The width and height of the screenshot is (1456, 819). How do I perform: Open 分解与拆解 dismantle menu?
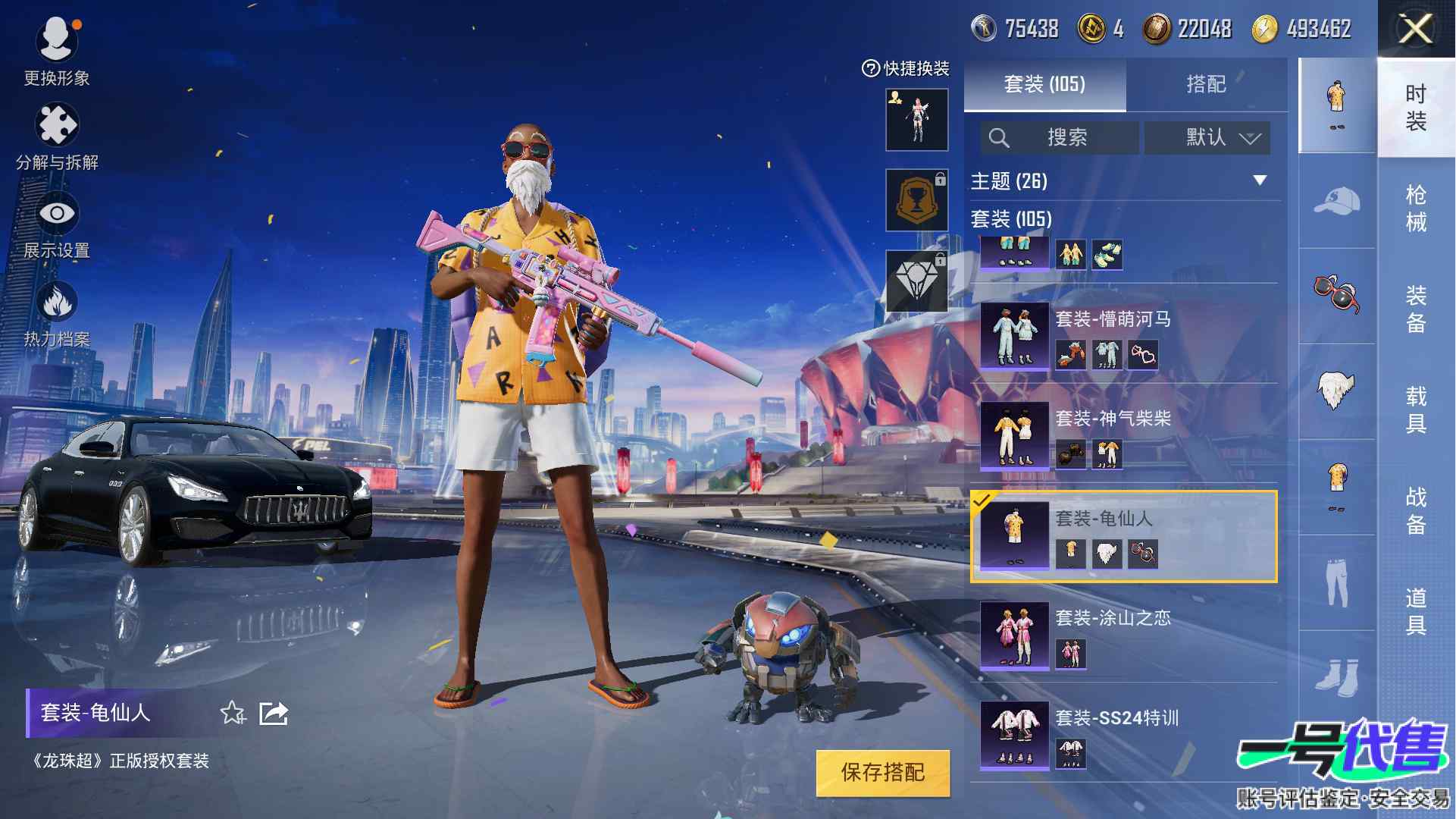pos(57,136)
